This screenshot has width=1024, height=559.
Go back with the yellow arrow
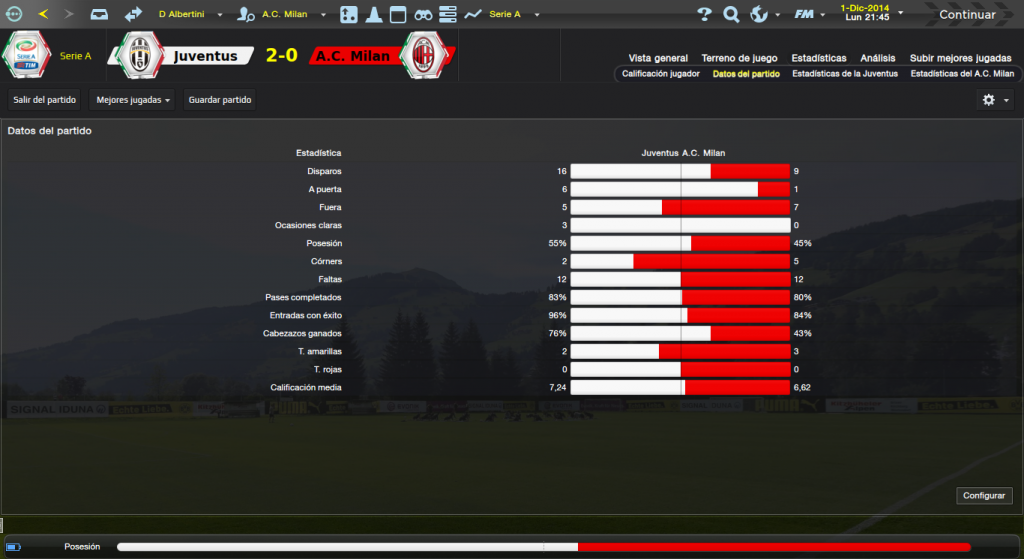pyautogui.click(x=42, y=15)
